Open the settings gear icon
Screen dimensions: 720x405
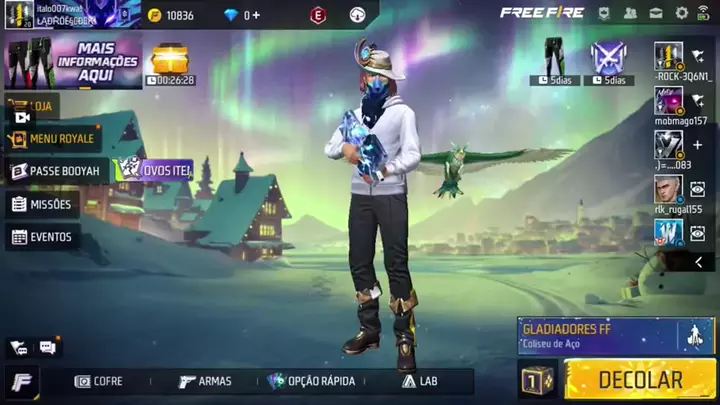coord(682,13)
